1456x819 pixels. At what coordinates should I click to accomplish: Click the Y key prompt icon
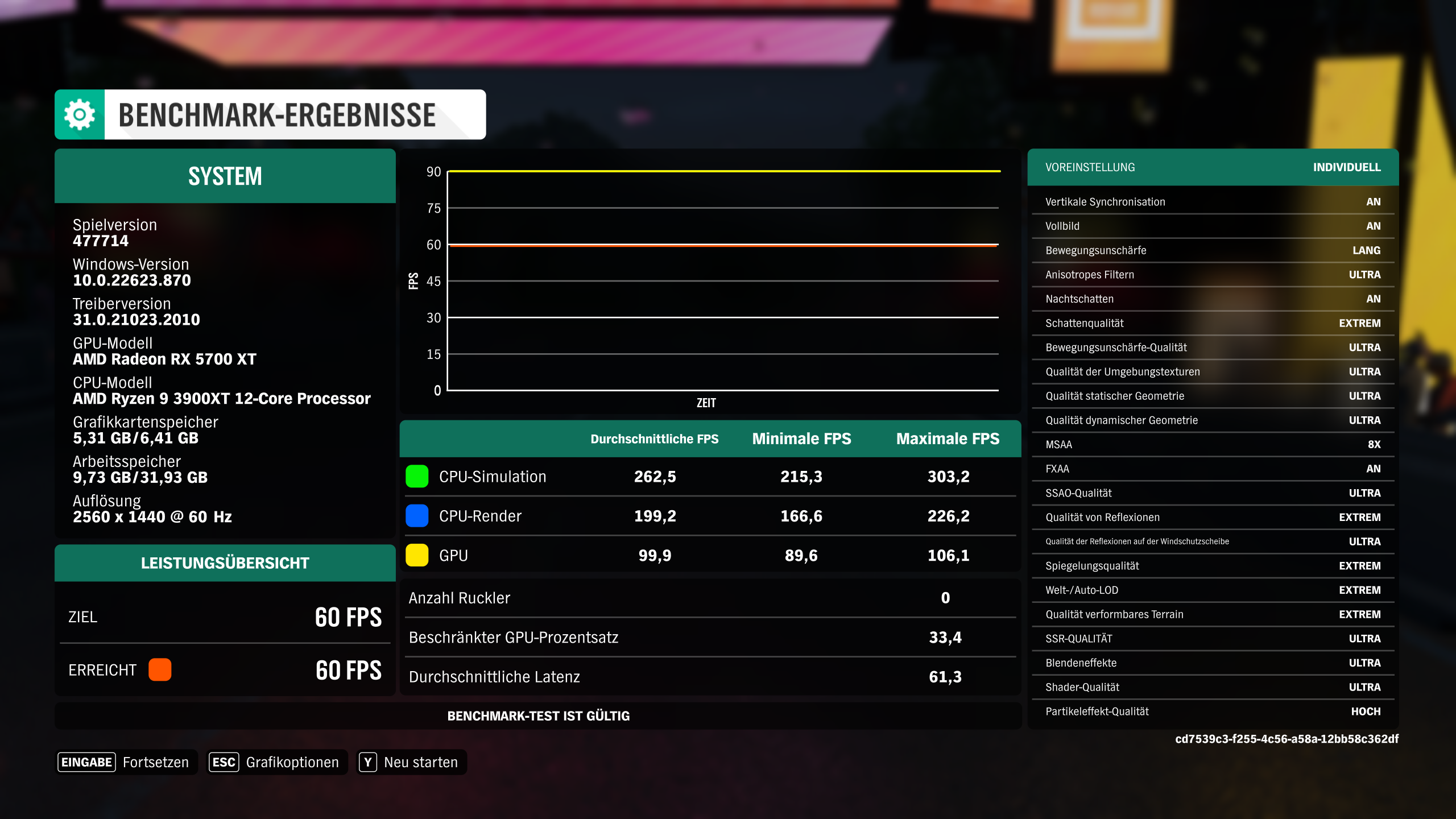pyautogui.click(x=369, y=762)
